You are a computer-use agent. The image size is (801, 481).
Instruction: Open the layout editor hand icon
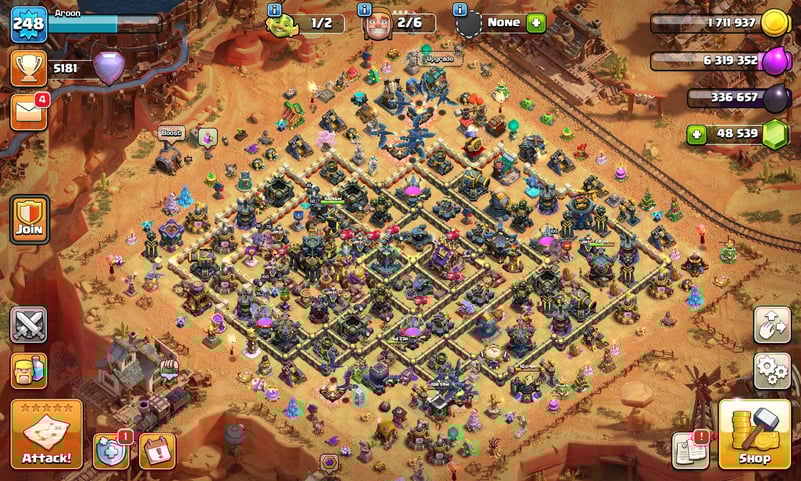pyautogui.click(x=772, y=325)
